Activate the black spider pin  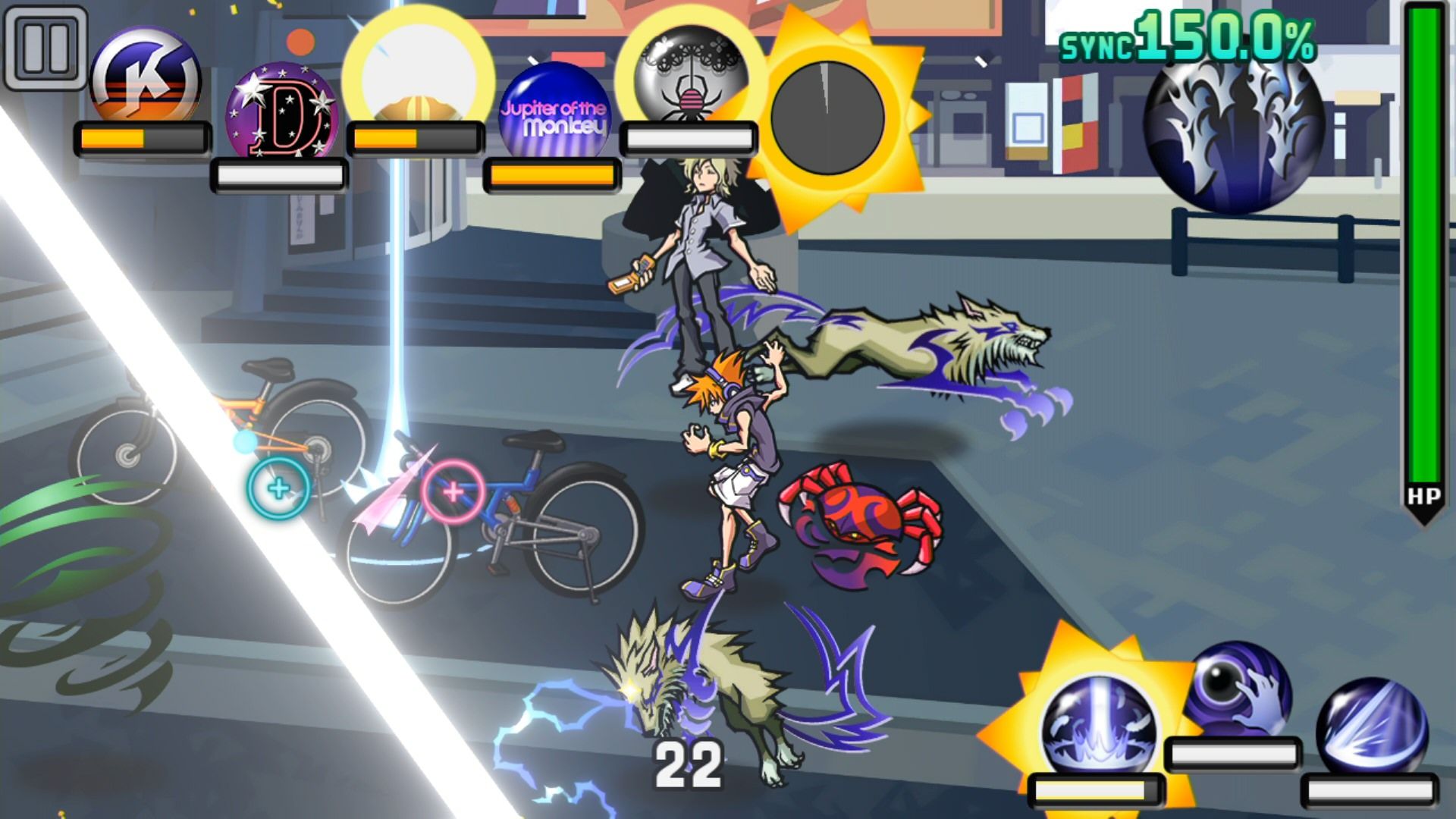click(690, 76)
